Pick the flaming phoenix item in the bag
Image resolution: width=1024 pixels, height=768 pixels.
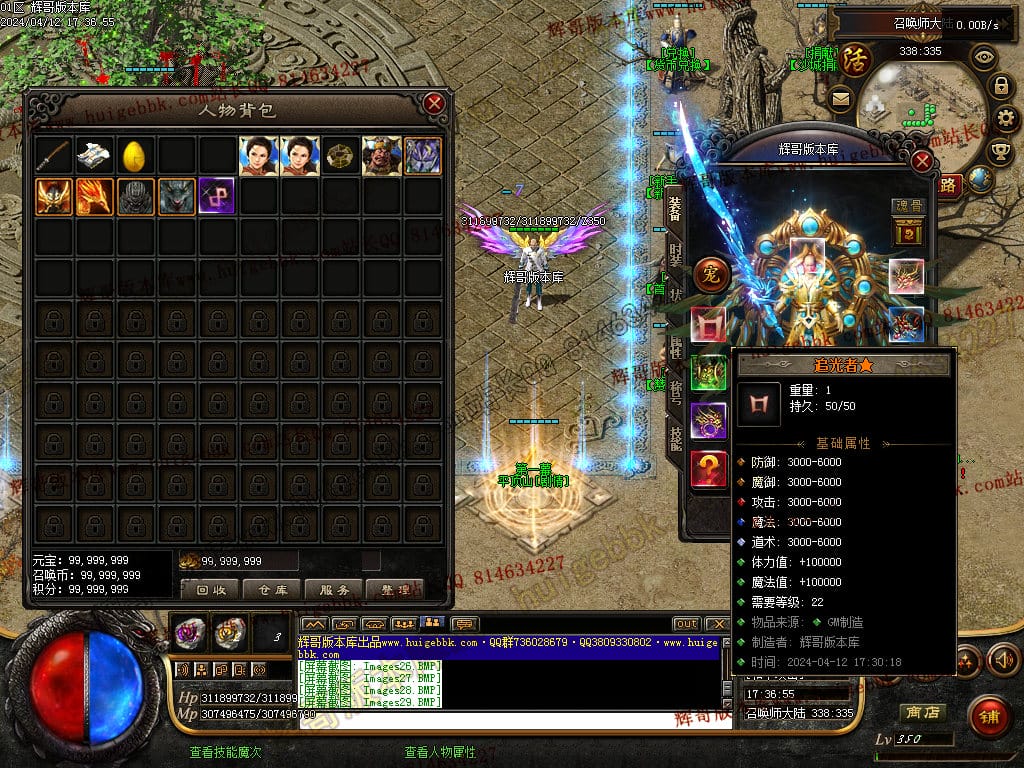click(94, 197)
